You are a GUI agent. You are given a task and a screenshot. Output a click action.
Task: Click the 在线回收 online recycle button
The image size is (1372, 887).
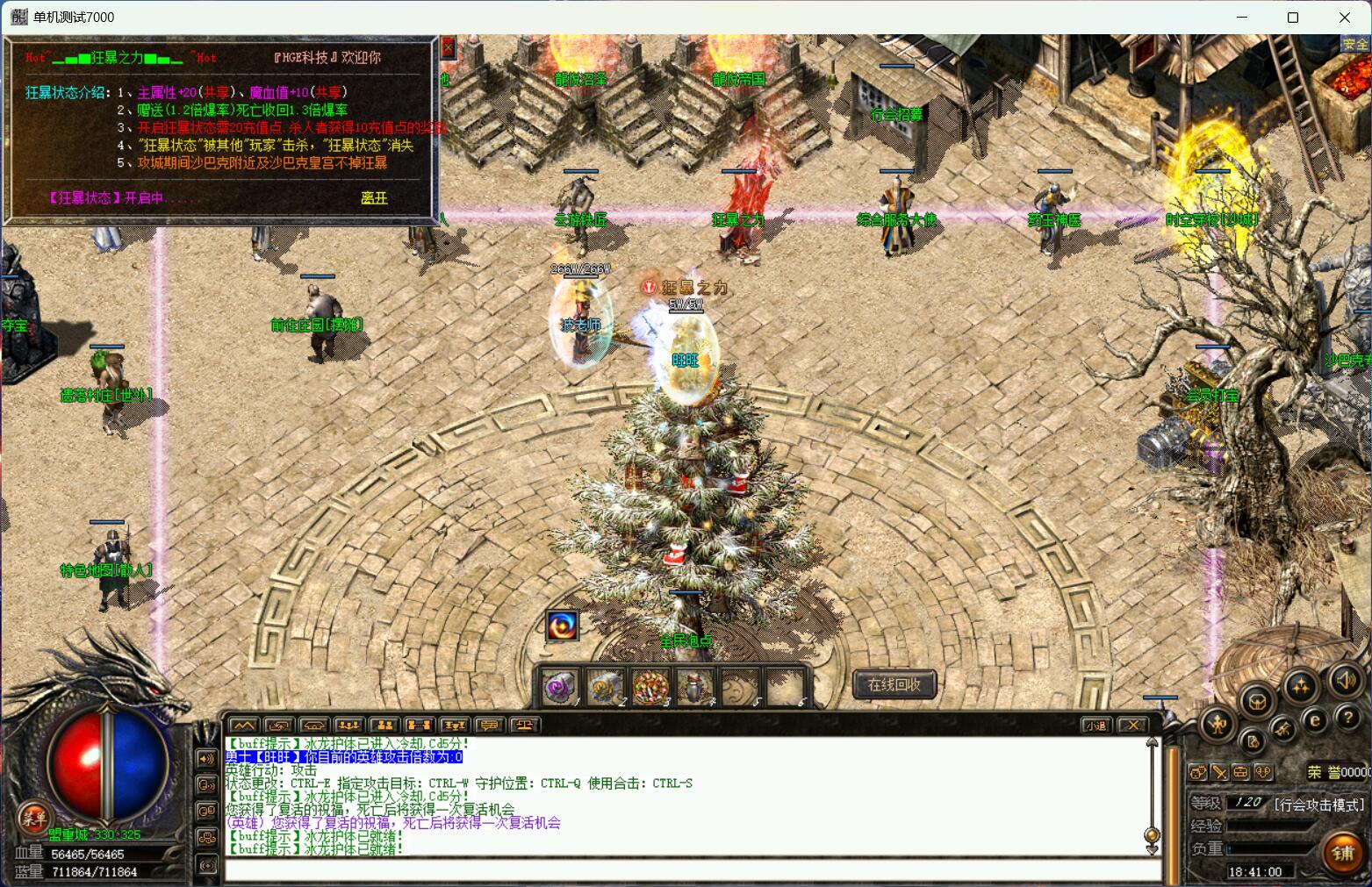894,684
